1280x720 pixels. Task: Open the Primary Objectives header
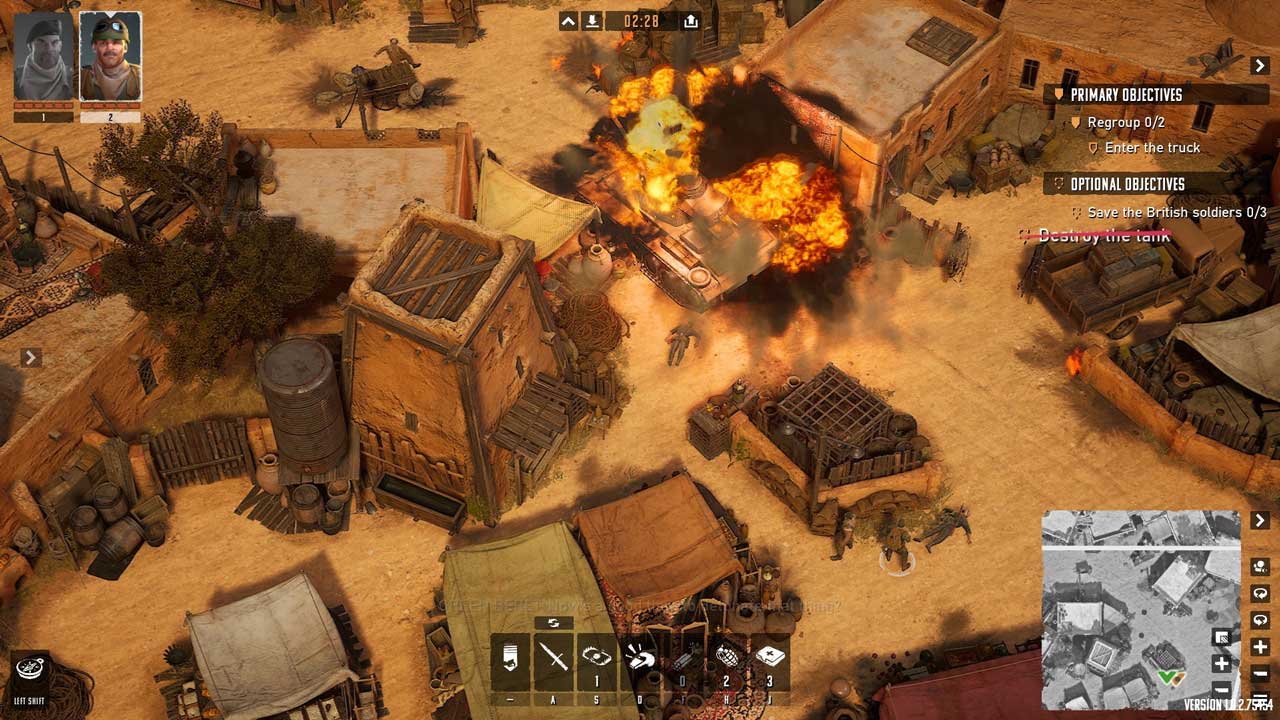point(1126,95)
